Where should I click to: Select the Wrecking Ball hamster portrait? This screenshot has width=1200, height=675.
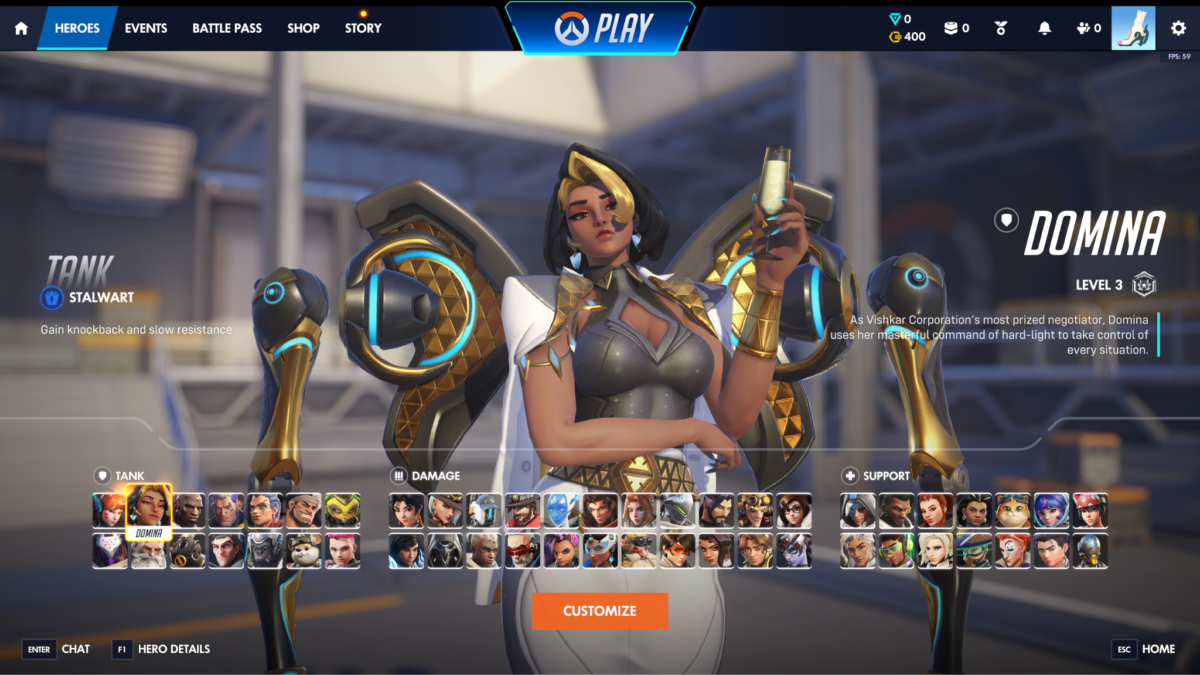click(303, 550)
